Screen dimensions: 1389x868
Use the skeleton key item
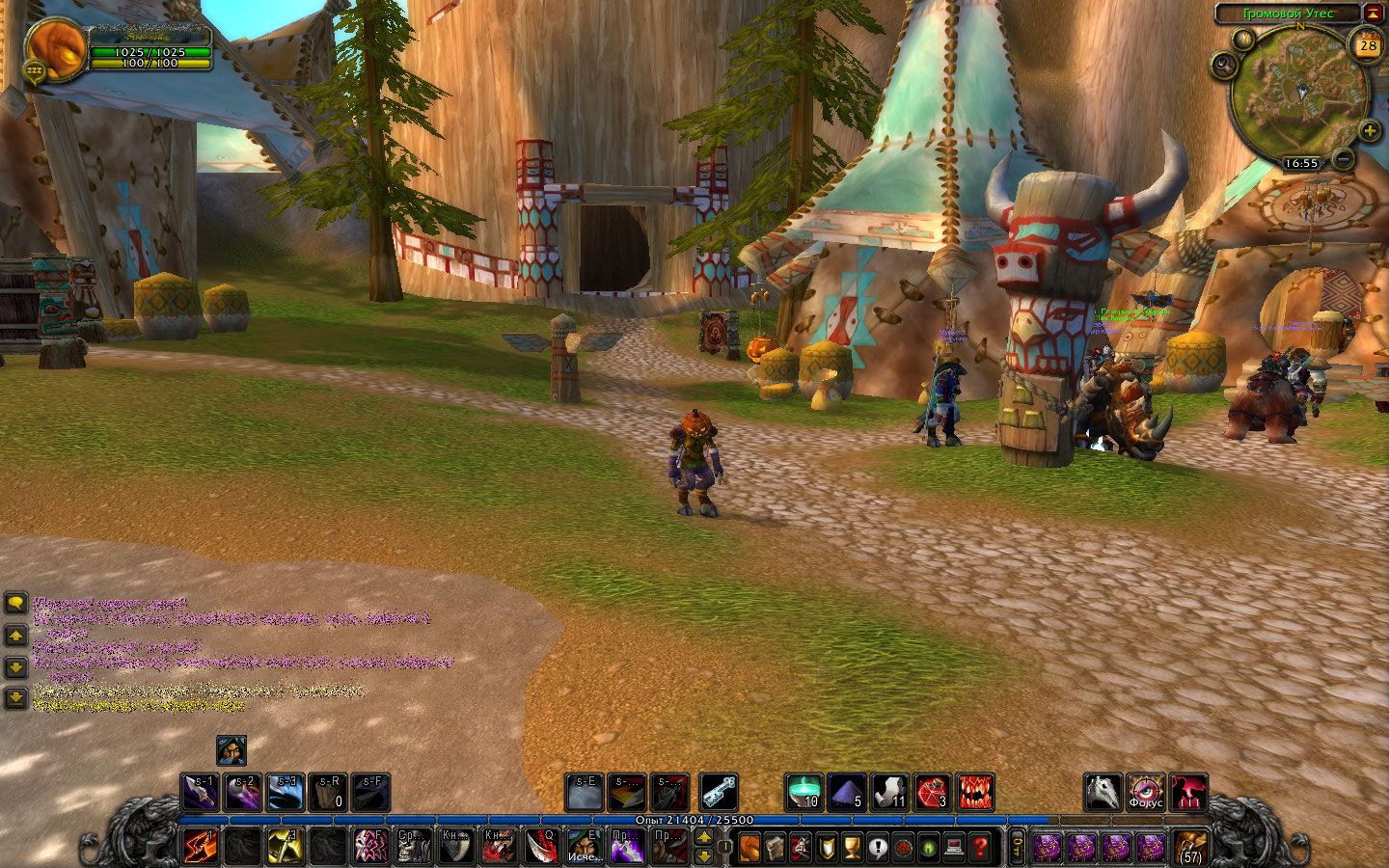(719, 792)
